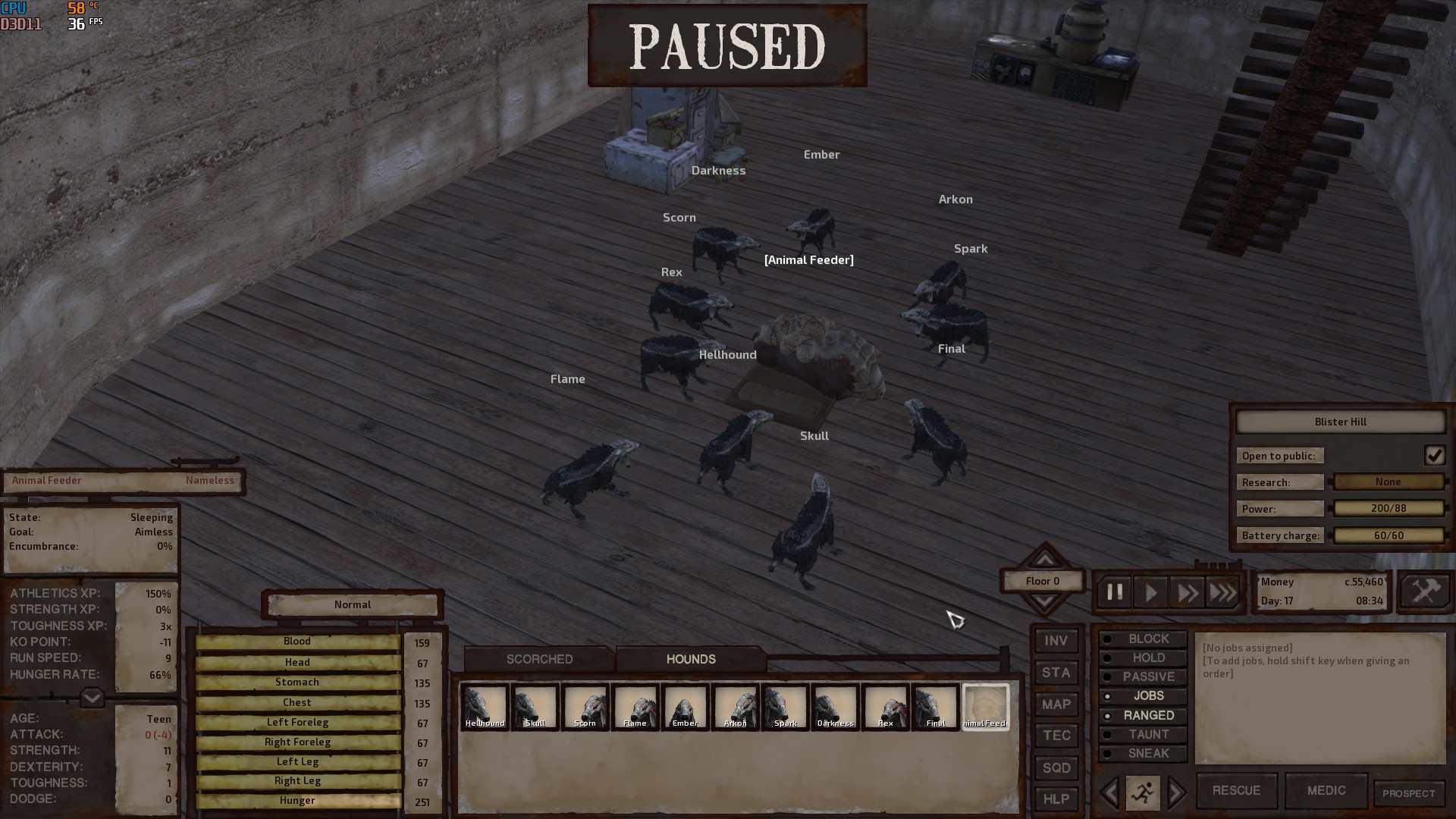Uncheck the Open to public checkbox

[x=1434, y=455]
